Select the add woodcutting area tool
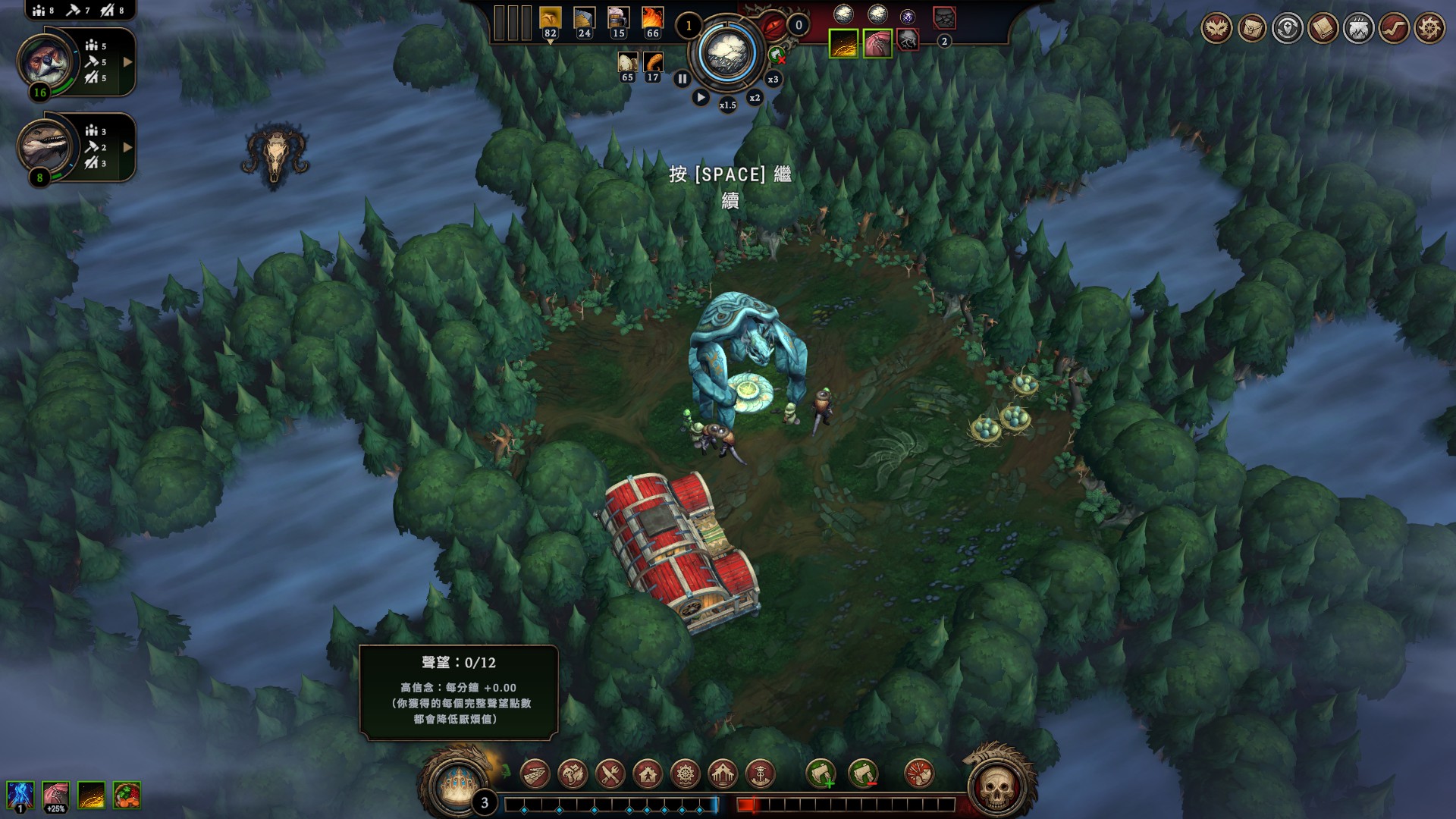Screen dimensions: 1456x819 coord(821,774)
